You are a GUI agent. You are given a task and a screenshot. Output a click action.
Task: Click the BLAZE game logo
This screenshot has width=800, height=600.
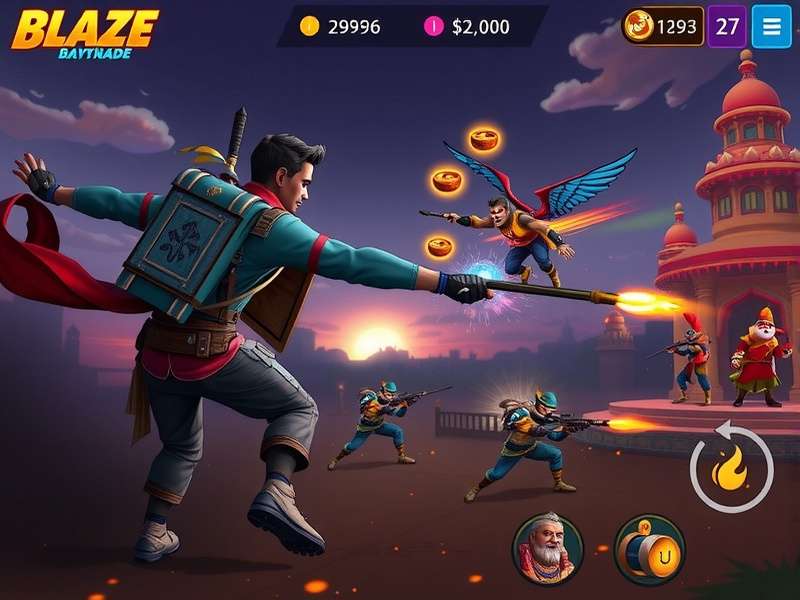(x=85, y=32)
